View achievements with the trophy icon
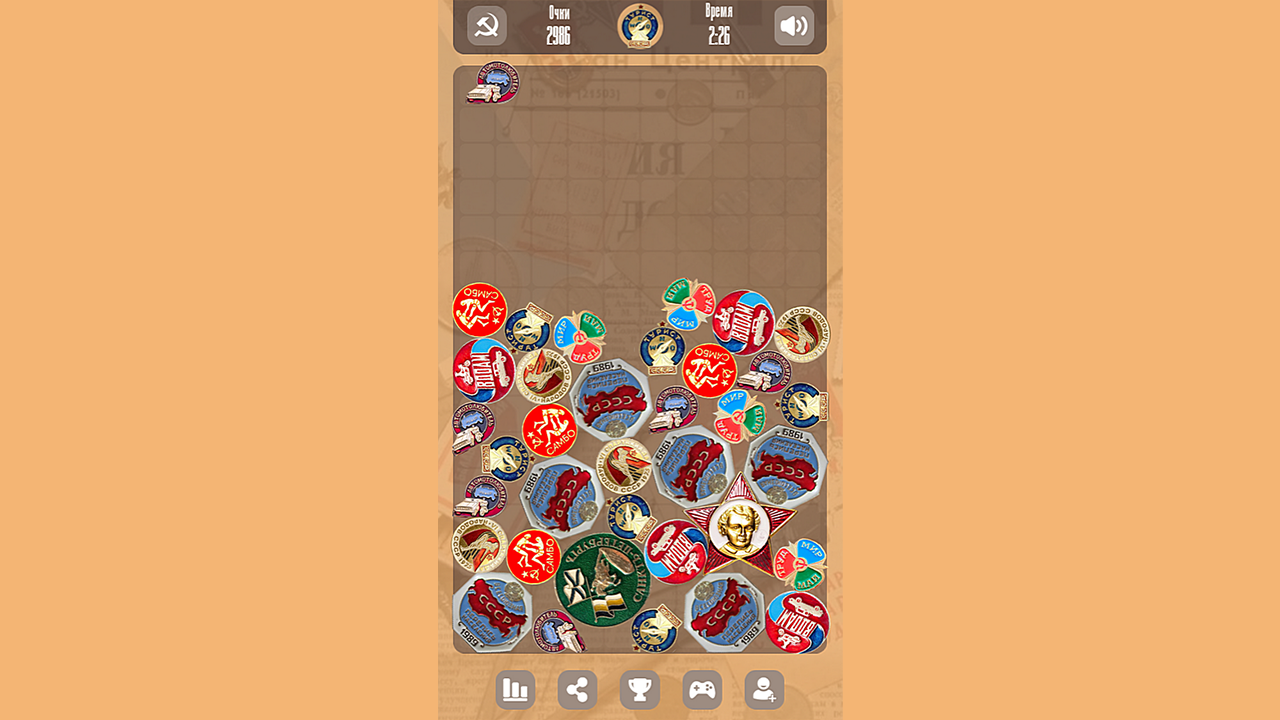Viewport: 1280px width, 720px height. click(x=640, y=689)
